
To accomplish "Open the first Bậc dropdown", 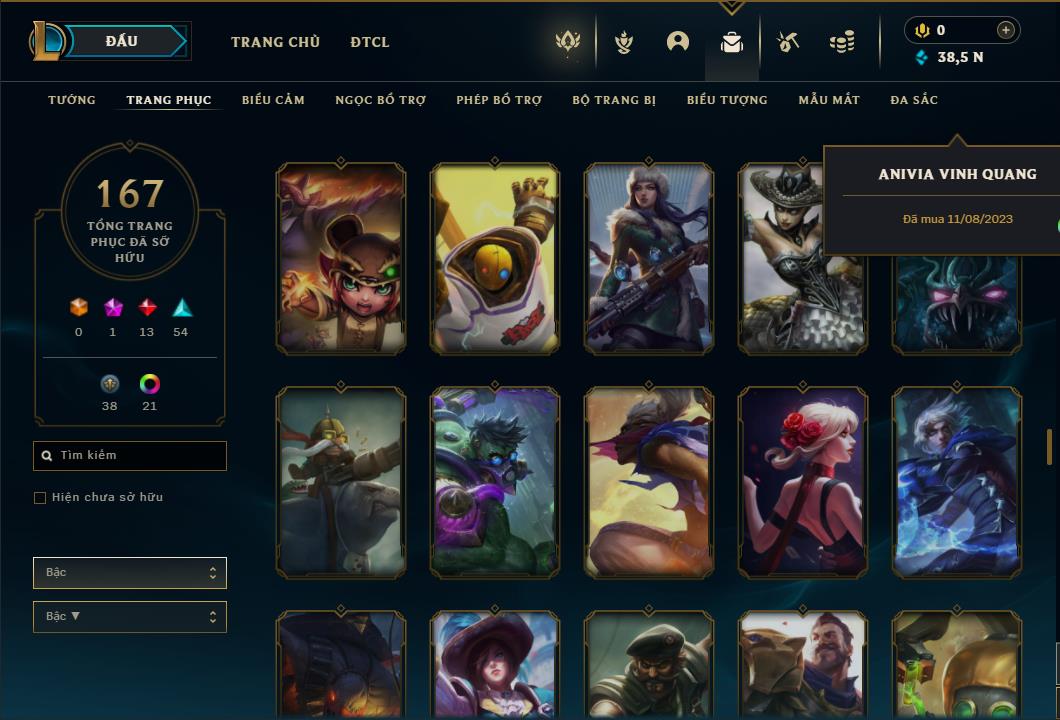I will click(x=130, y=573).
